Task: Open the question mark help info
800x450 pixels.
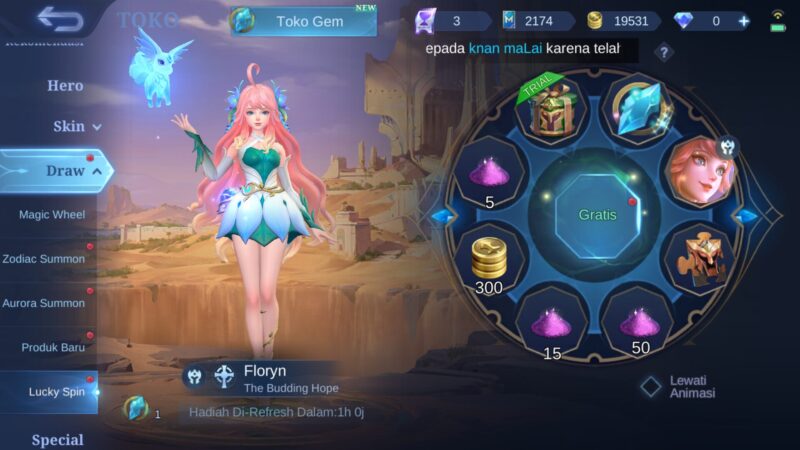Action: (x=664, y=53)
